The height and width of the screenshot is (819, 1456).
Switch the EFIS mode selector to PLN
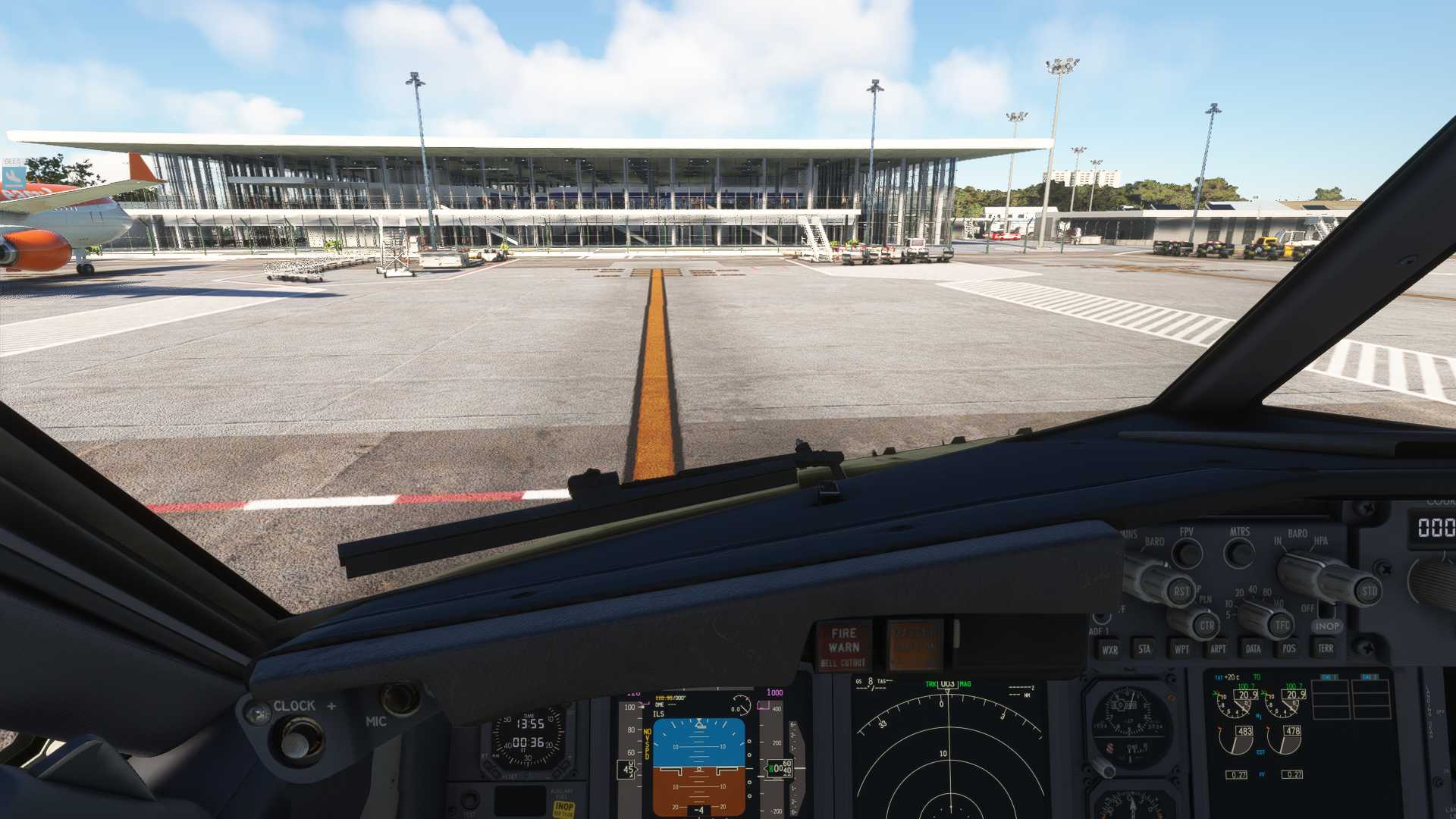coord(1204,600)
